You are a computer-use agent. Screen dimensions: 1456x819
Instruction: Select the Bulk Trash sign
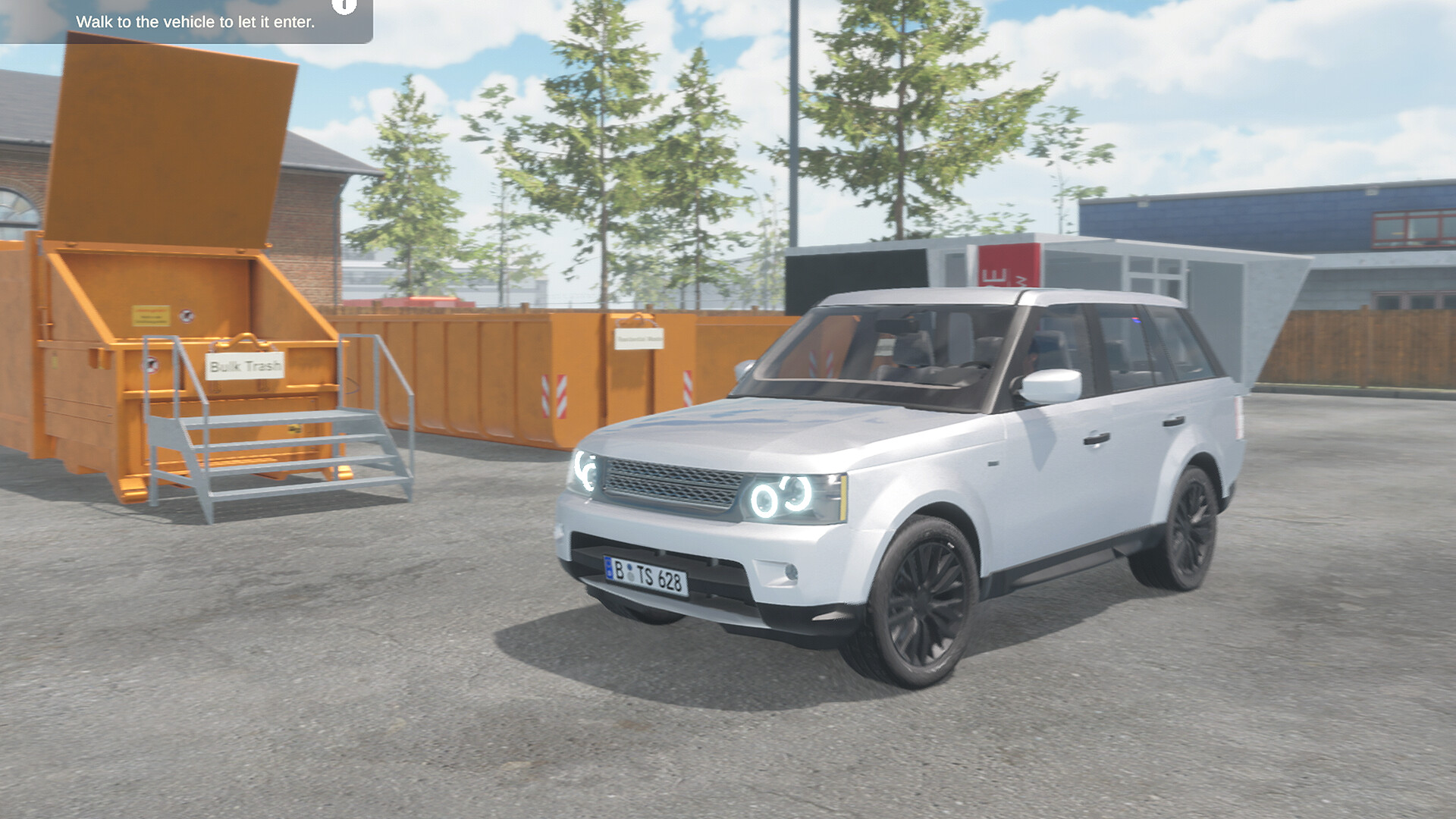pos(244,366)
